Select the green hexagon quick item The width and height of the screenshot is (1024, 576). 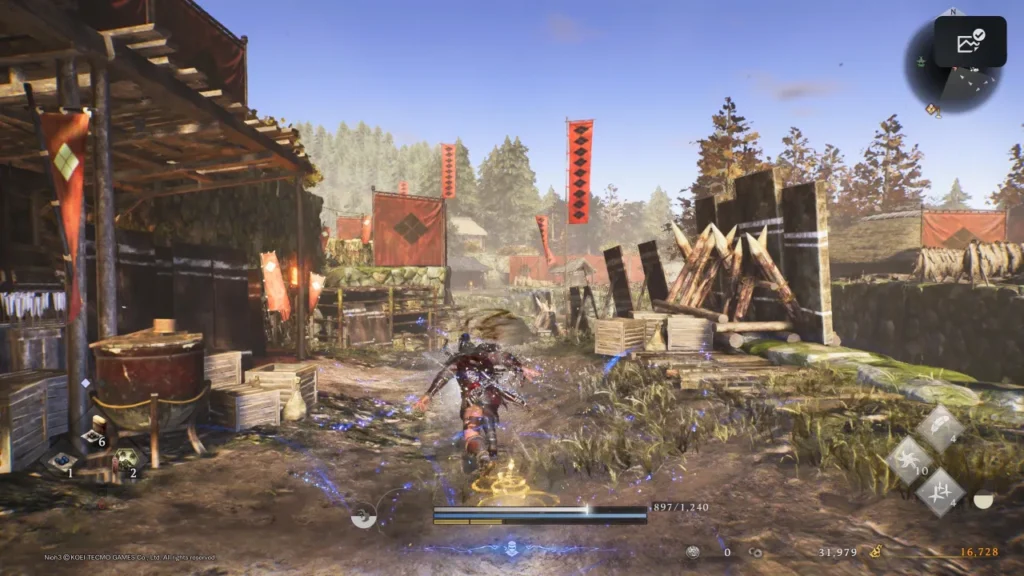pyautogui.click(x=124, y=459)
